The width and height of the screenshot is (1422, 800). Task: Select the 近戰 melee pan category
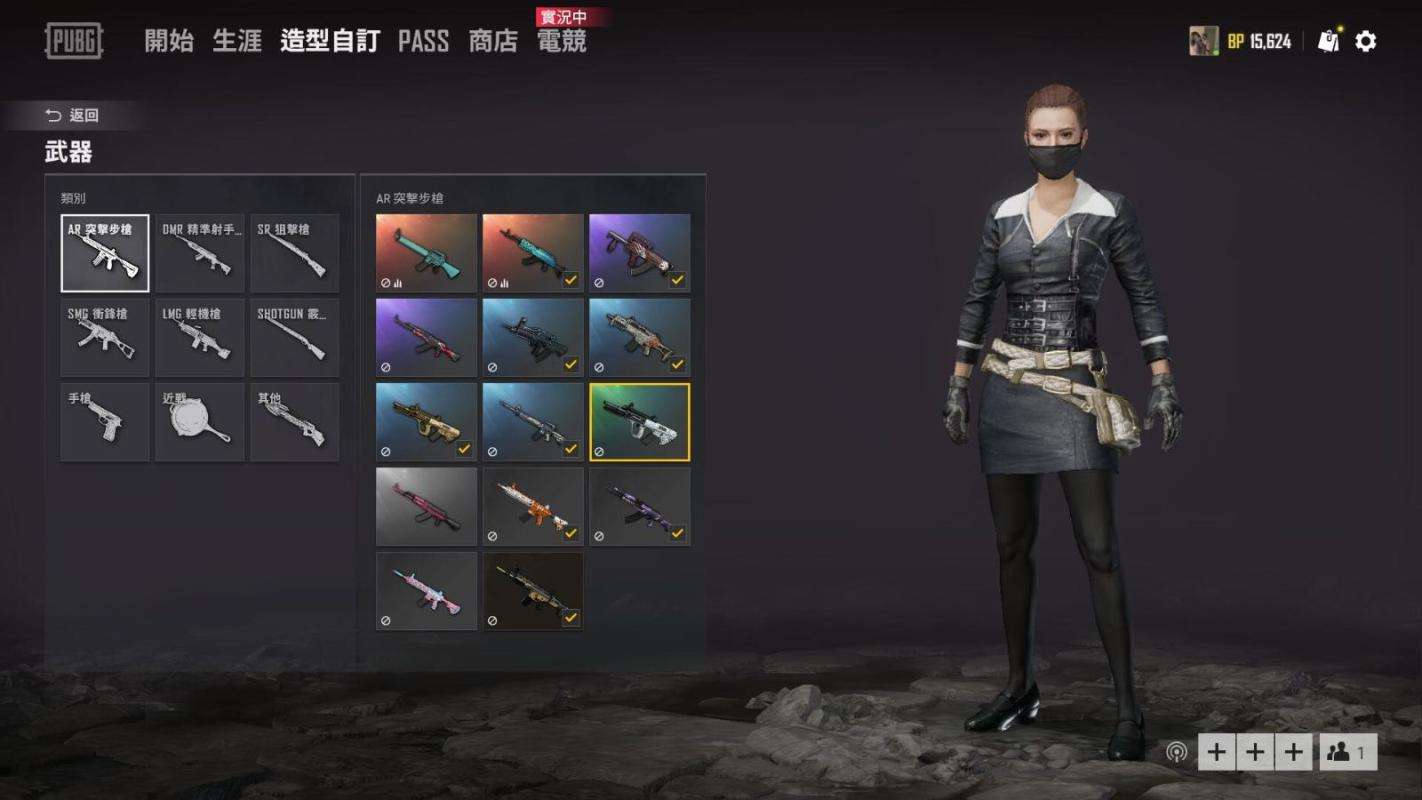[x=200, y=421]
